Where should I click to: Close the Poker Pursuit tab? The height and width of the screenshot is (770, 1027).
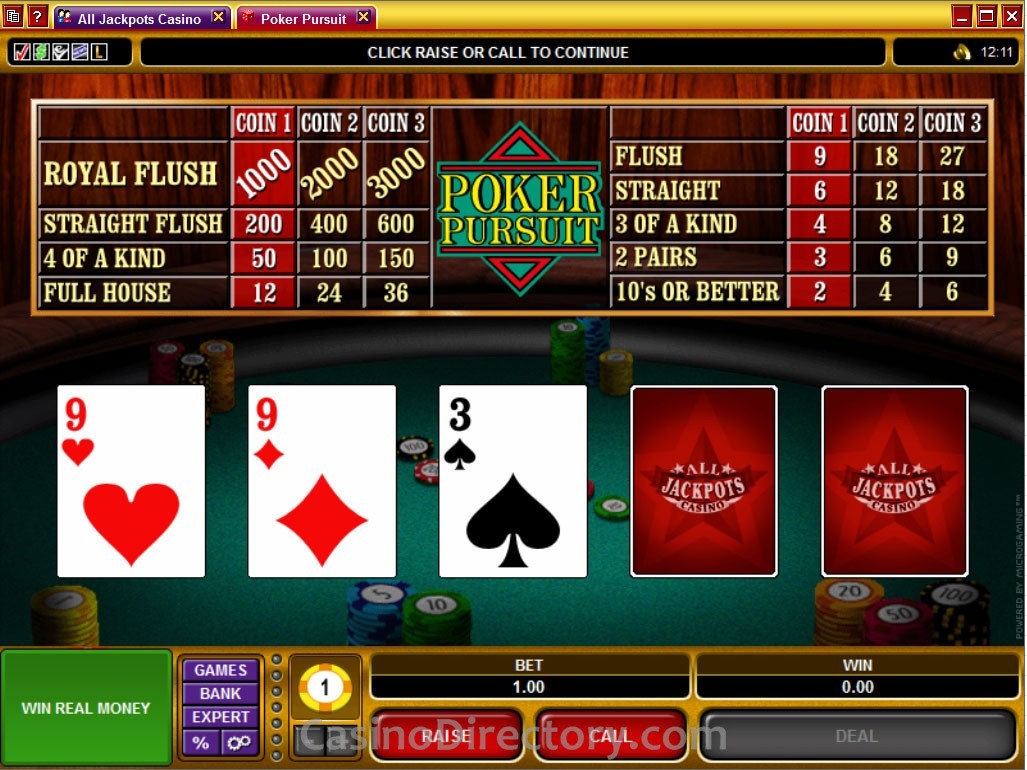(363, 17)
